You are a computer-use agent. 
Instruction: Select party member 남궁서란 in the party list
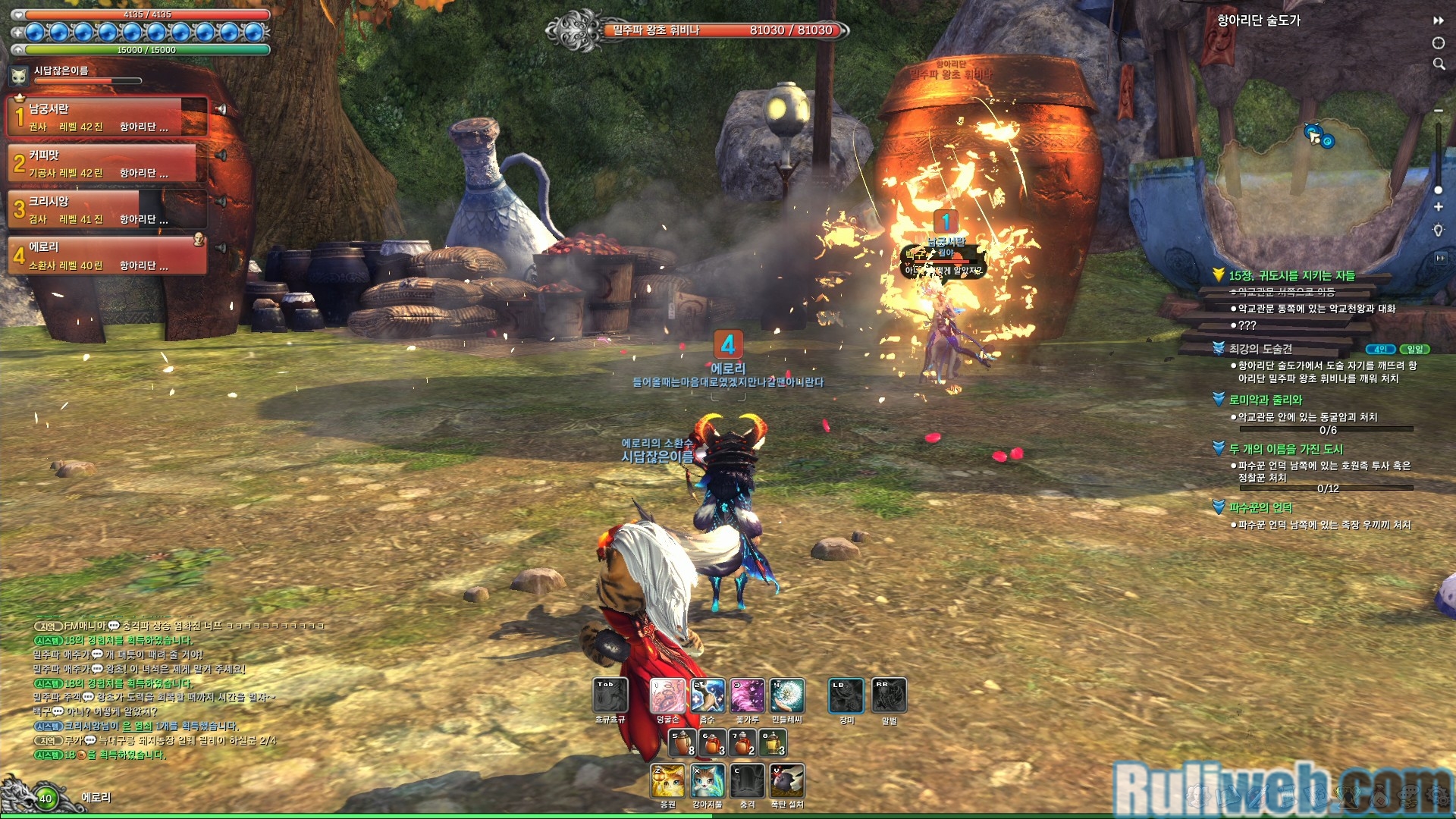tap(106, 117)
